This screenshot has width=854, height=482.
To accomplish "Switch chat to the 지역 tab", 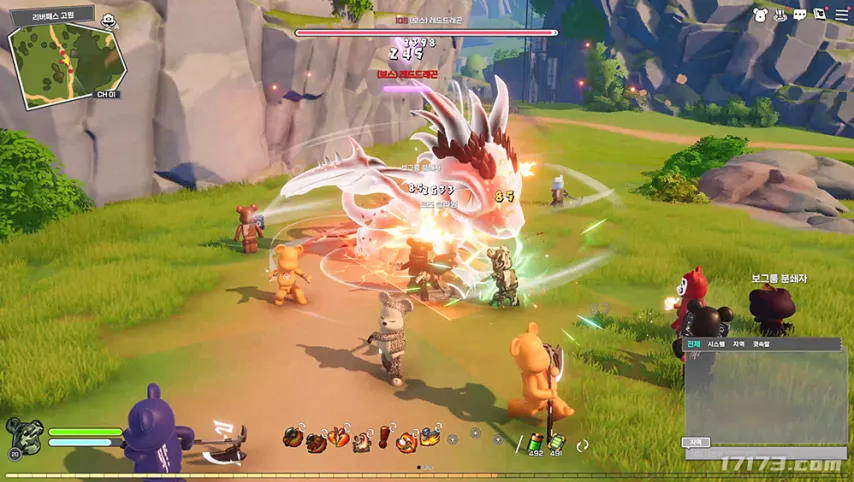I will (x=739, y=344).
